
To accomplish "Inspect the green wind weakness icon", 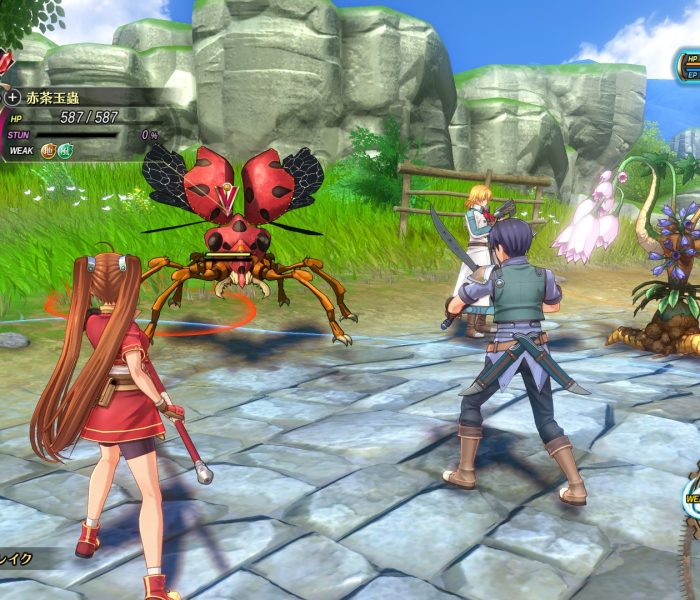I will (65, 151).
